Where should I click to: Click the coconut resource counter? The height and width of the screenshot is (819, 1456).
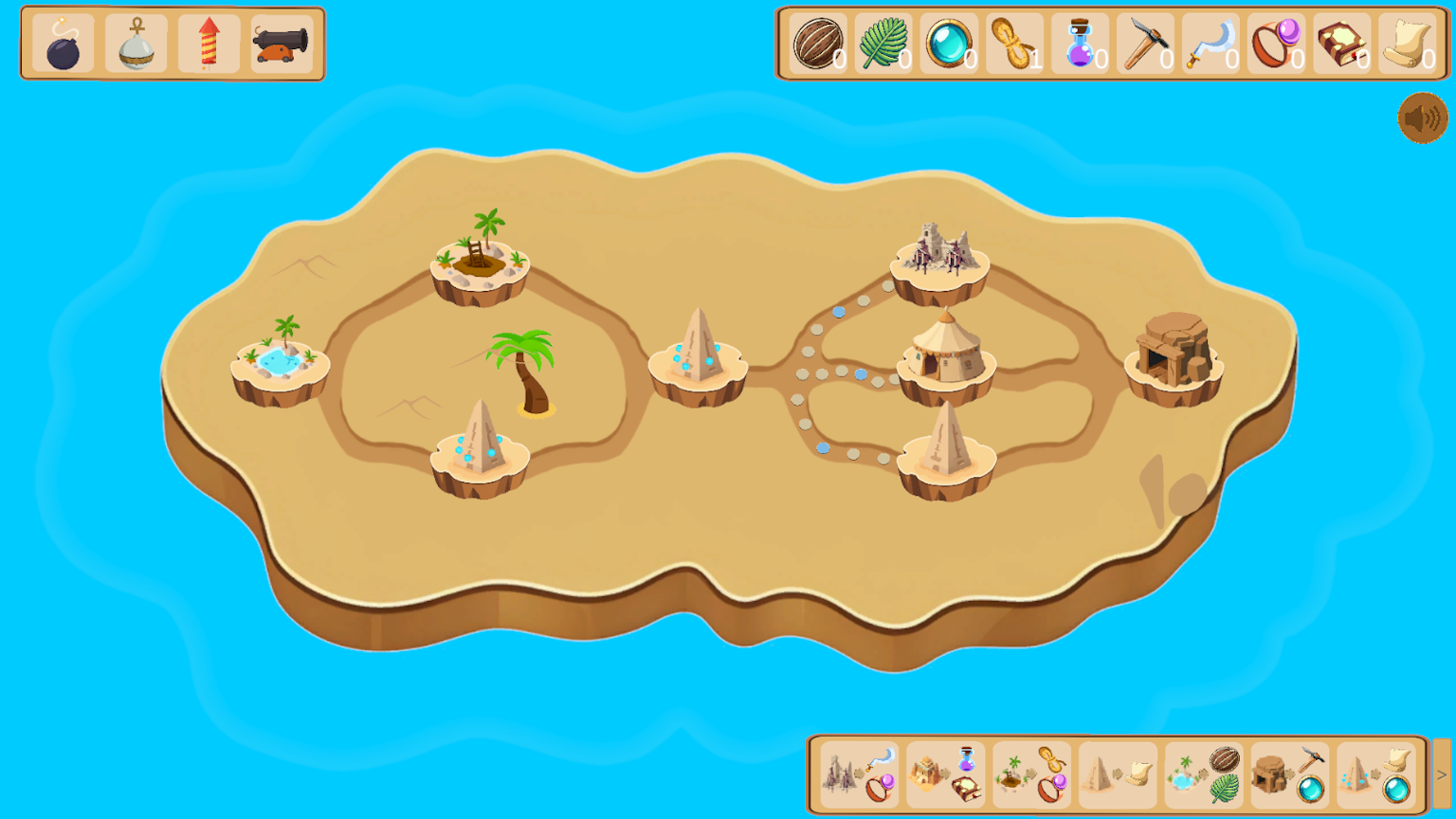(x=817, y=42)
